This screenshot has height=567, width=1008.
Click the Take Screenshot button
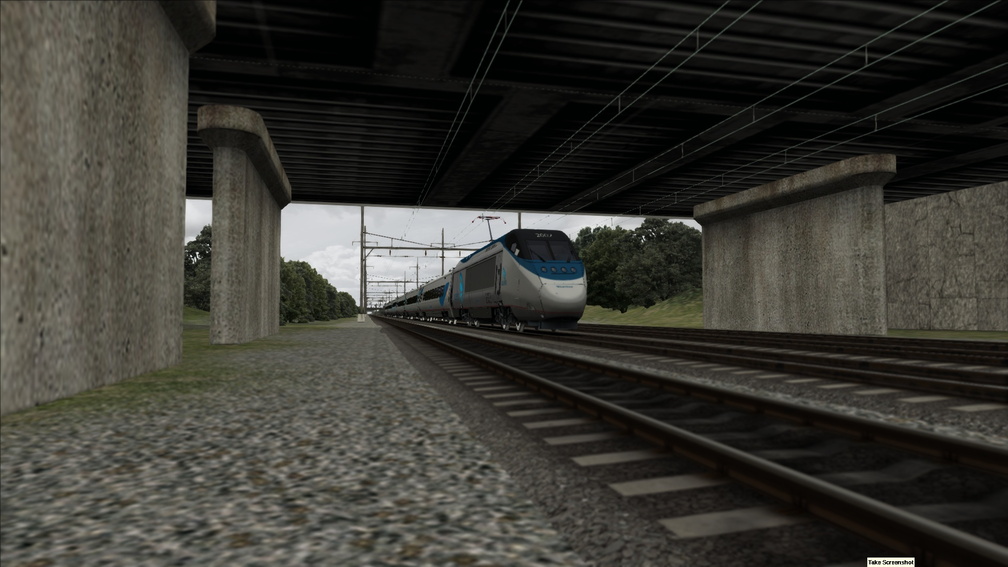click(x=889, y=562)
